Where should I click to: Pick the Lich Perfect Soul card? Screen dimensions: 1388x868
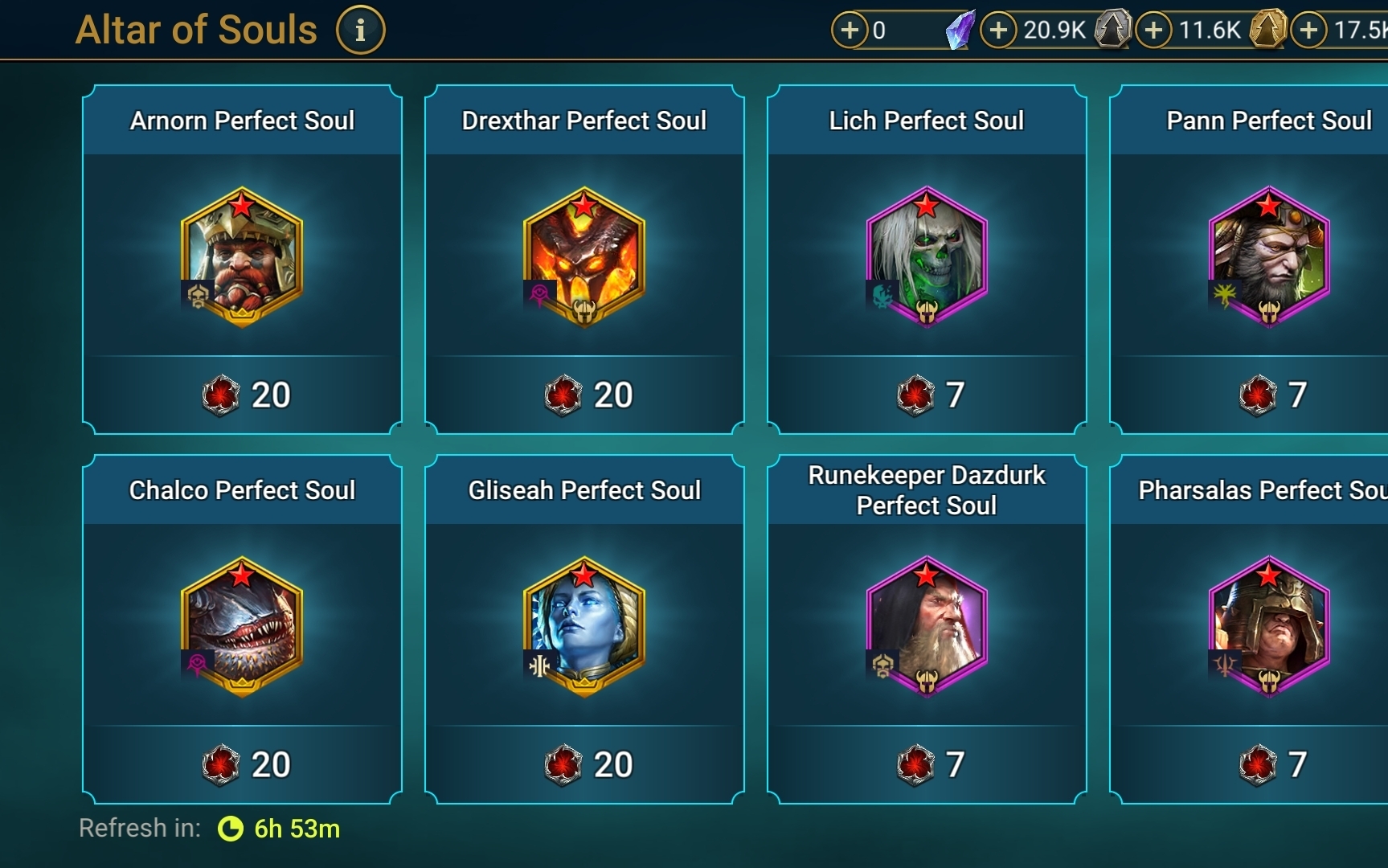pos(927,259)
